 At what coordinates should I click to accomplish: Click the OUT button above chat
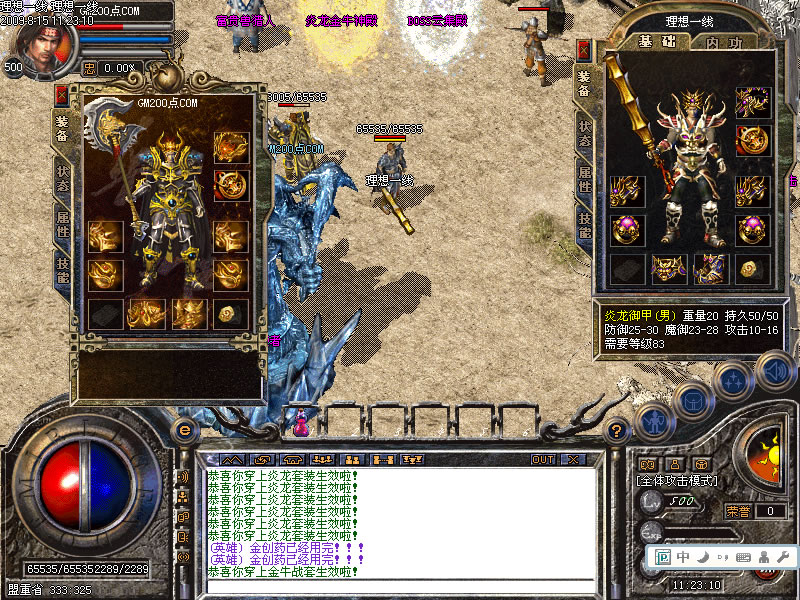543,460
